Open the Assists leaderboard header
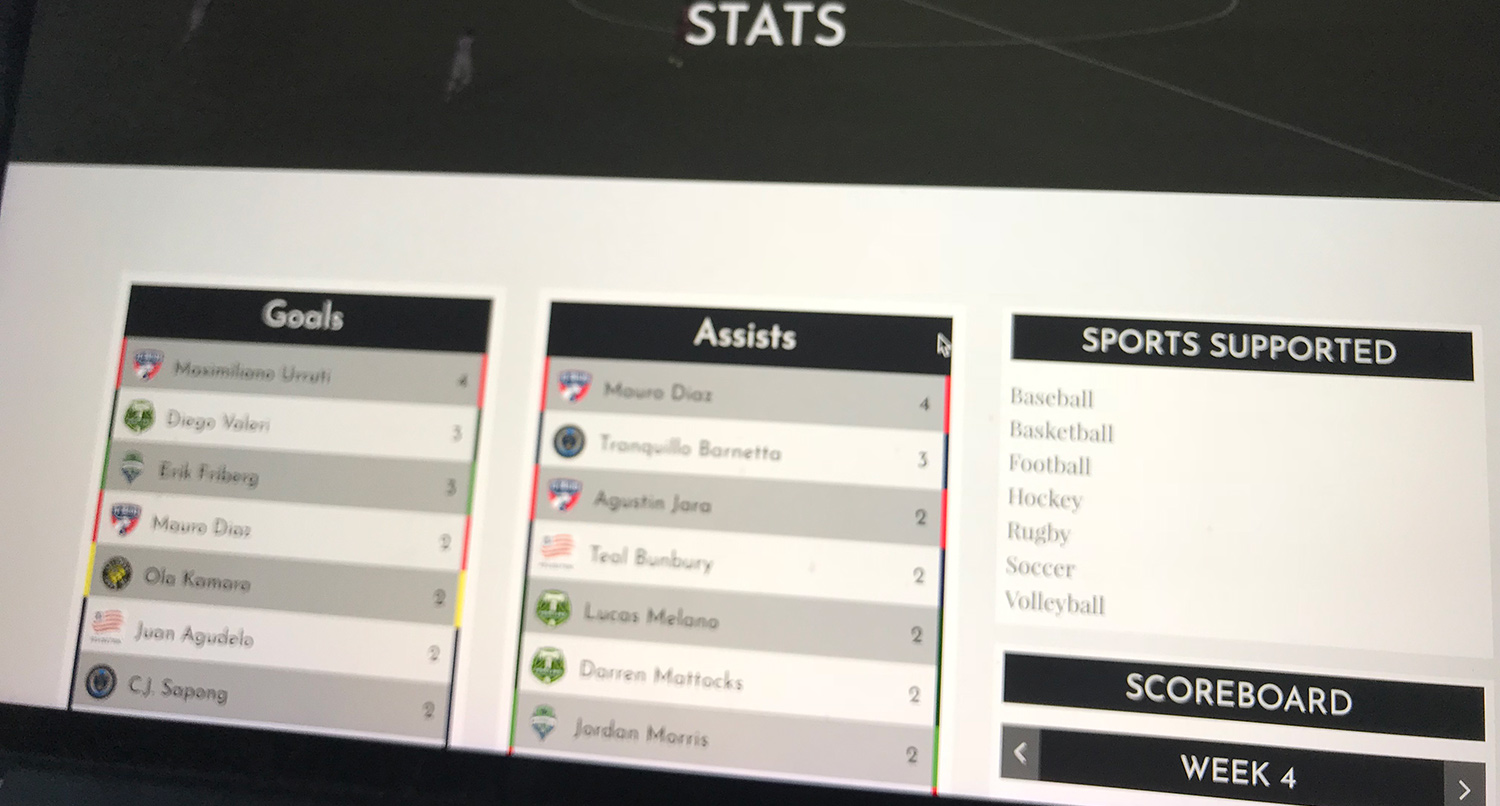Image resolution: width=1500 pixels, height=806 pixels. pyautogui.click(x=744, y=337)
